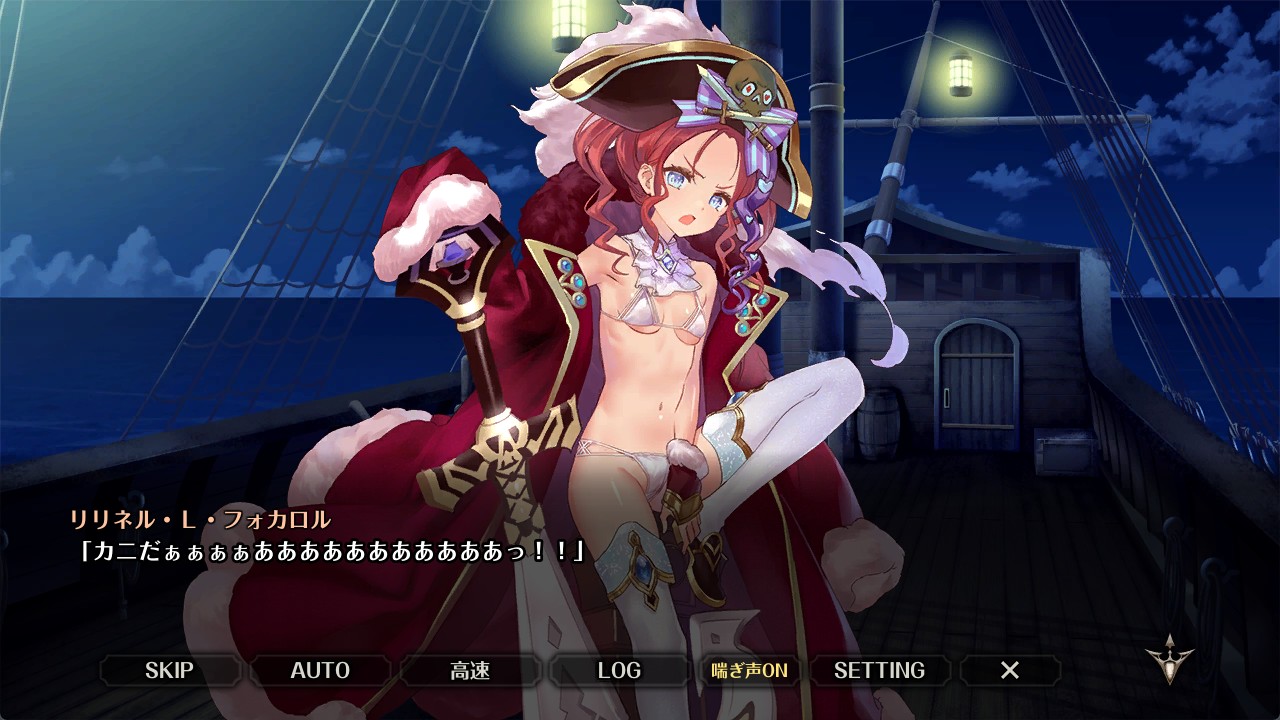
Task: Enable AUTO text advance
Action: (320, 670)
